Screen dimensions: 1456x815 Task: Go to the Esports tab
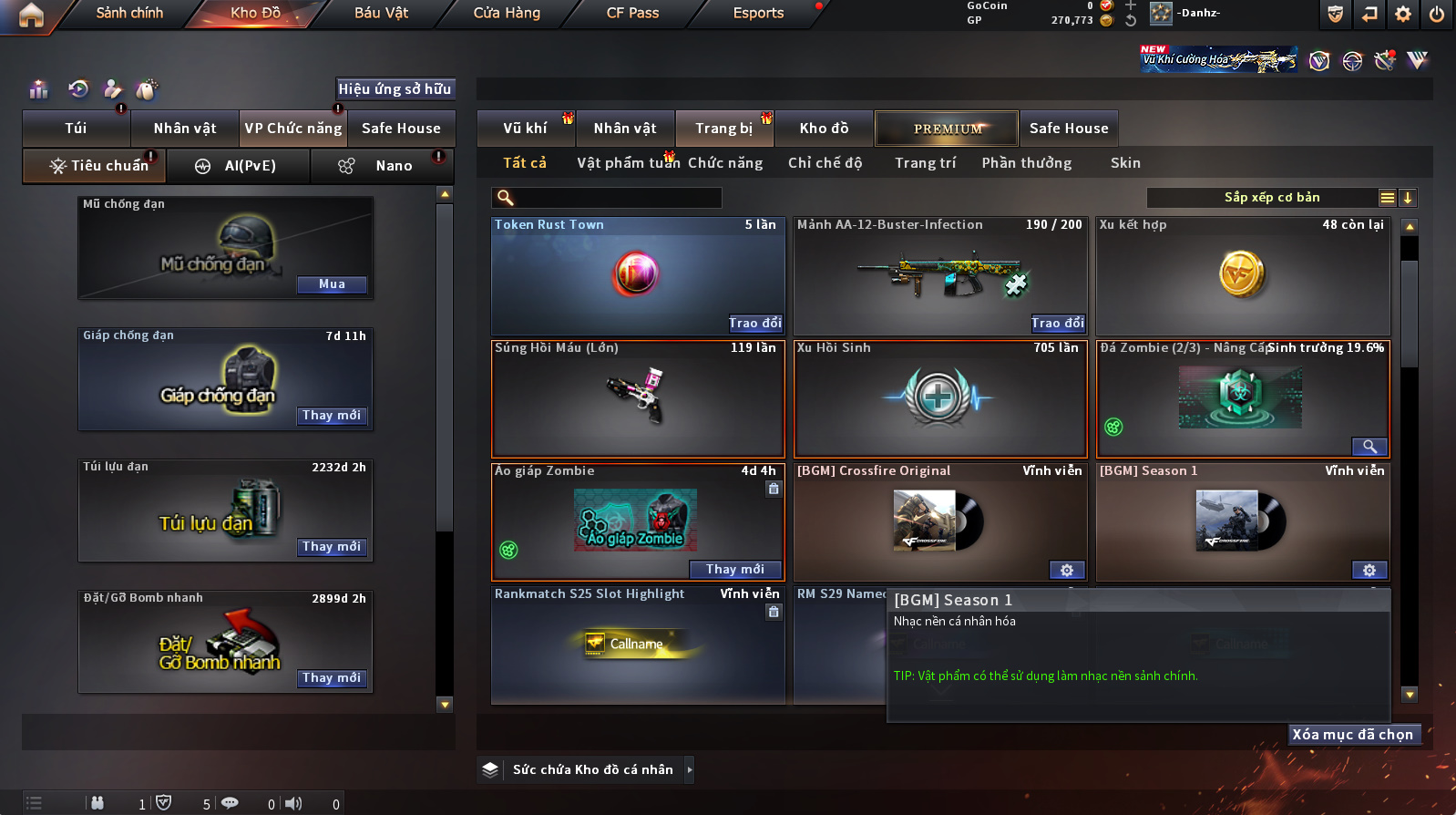click(x=758, y=13)
